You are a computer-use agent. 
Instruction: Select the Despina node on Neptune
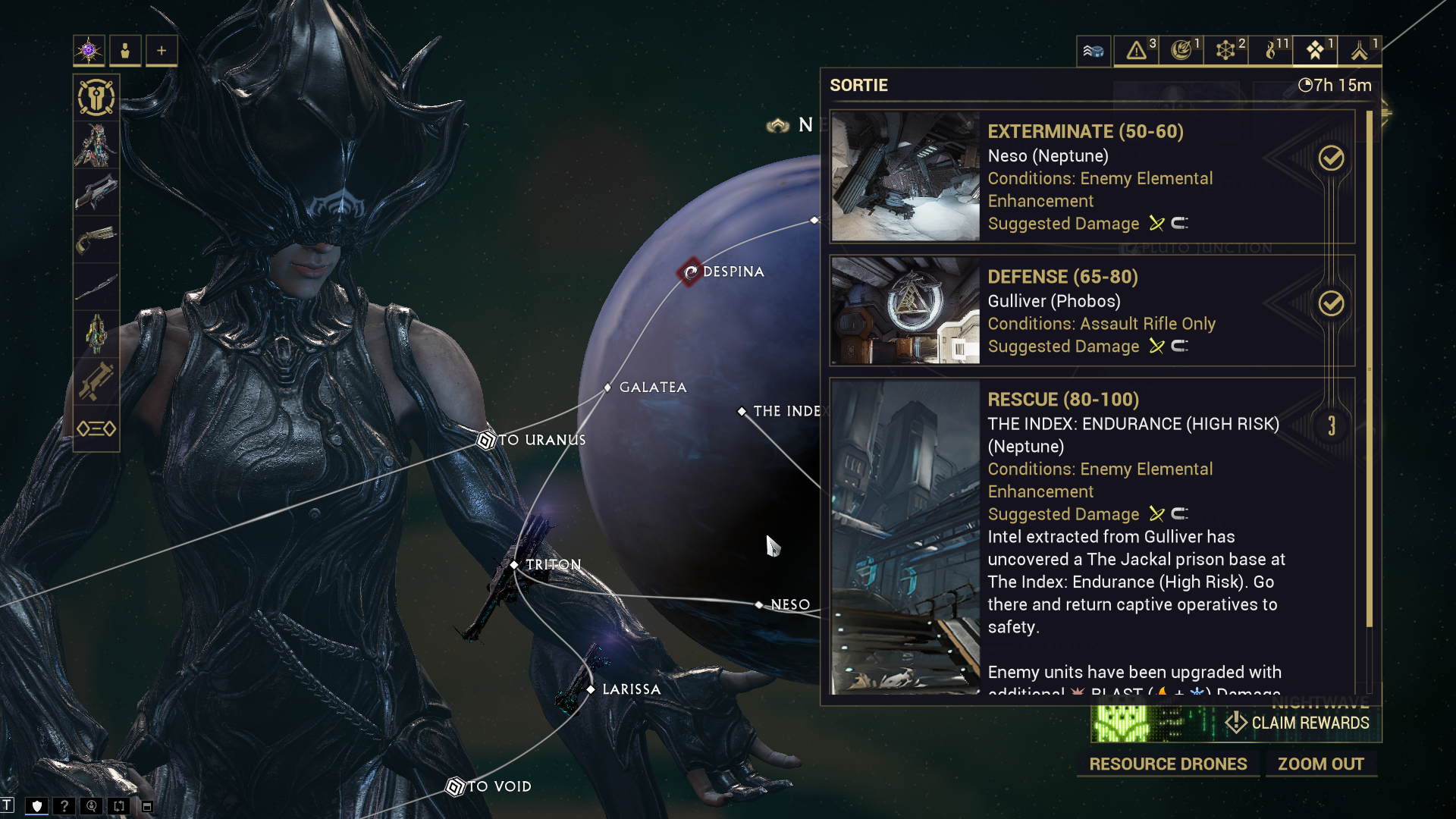pyautogui.click(x=690, y=271)
